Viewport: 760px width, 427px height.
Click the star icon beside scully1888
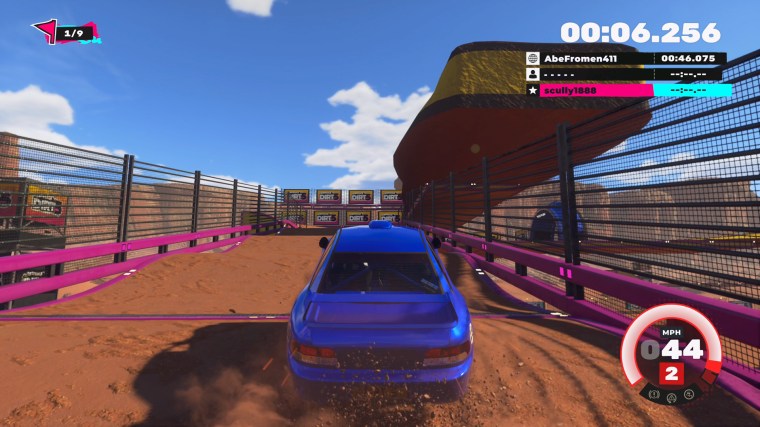(x=534, y=90)
